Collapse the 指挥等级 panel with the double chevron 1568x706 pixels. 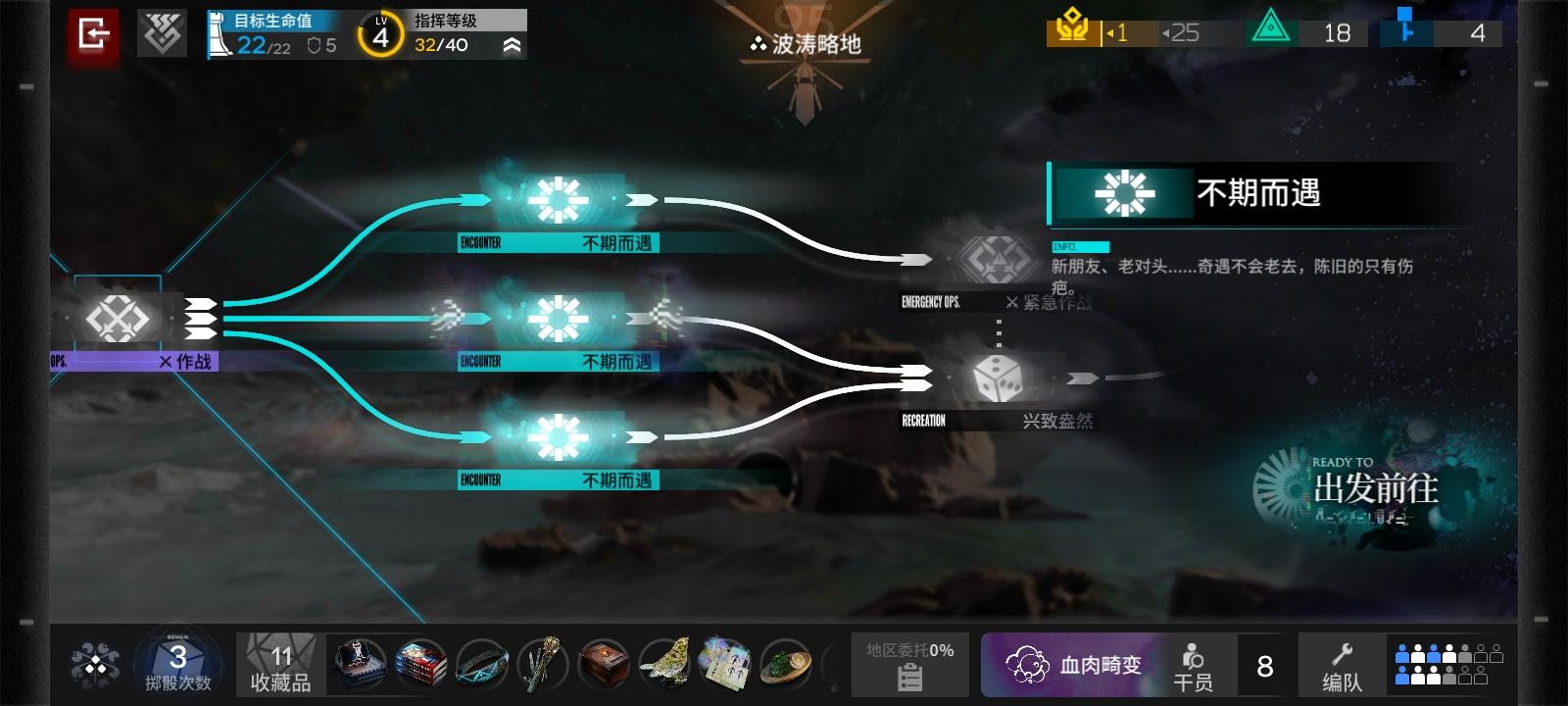[x=512, y=44]
